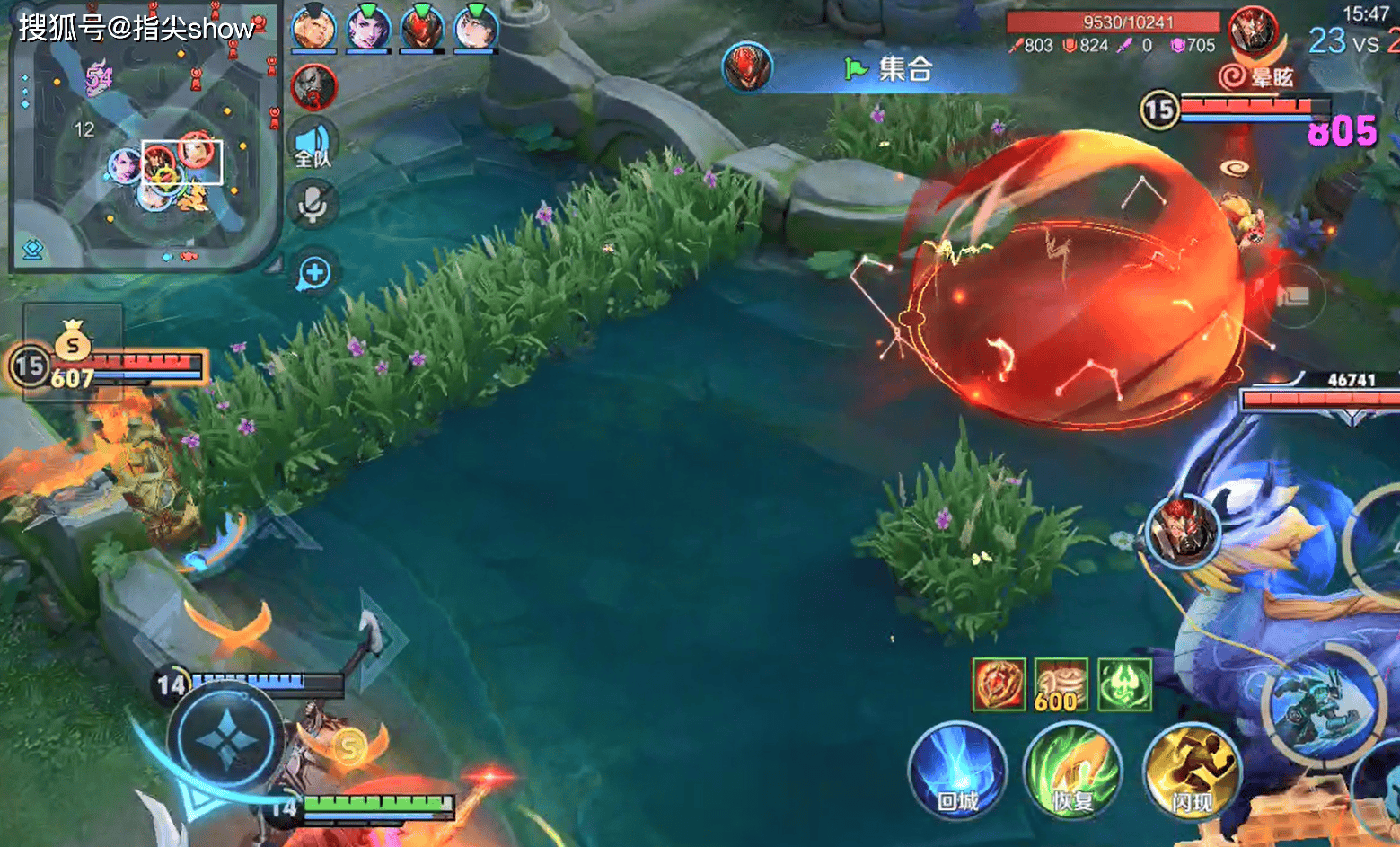
Task: Select the red-armored teammate portrait
Action: pos(422,28)
